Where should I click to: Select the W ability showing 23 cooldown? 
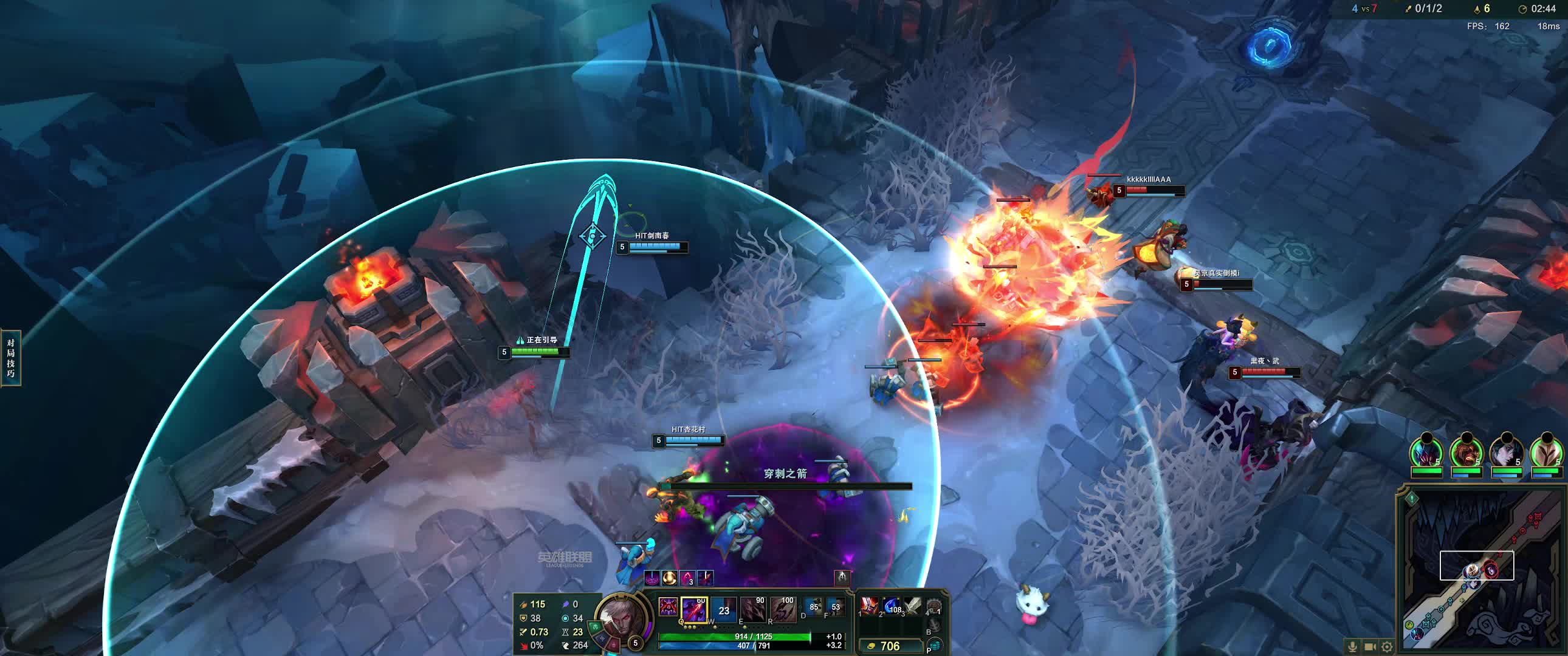[x=724, y=609]
